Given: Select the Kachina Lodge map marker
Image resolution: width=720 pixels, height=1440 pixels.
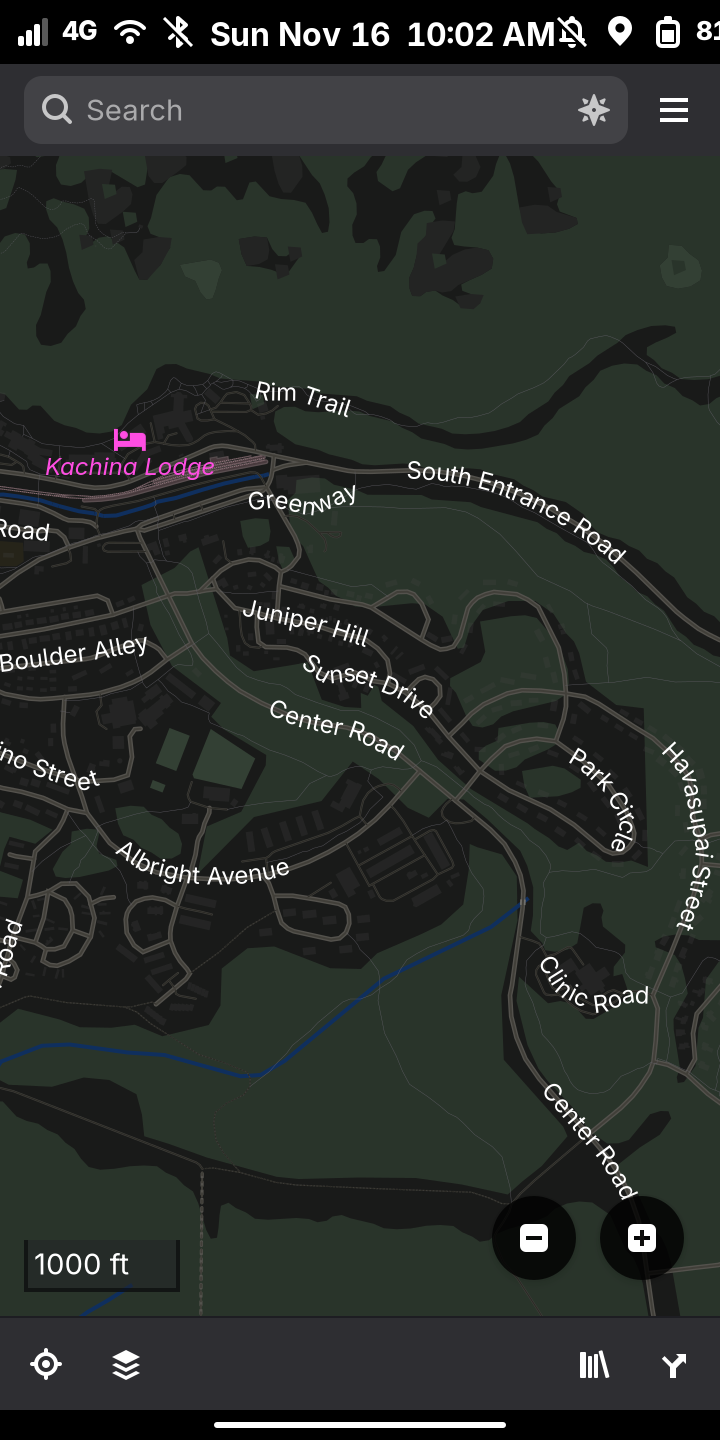Looking at the screenshot, I should click(x=130, y=440).
